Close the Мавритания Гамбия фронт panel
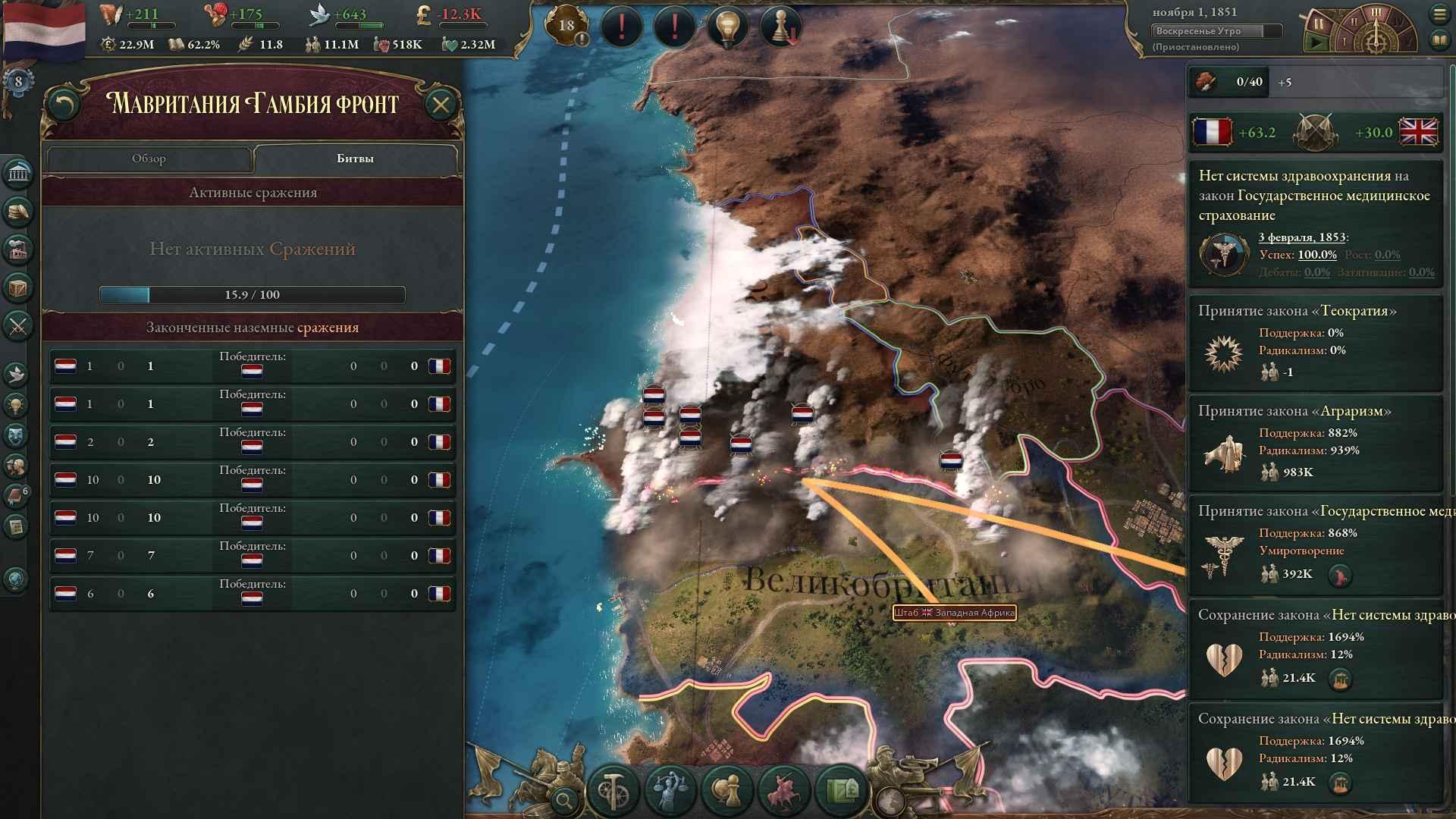The image size is (1456, 819). (441, 105)
